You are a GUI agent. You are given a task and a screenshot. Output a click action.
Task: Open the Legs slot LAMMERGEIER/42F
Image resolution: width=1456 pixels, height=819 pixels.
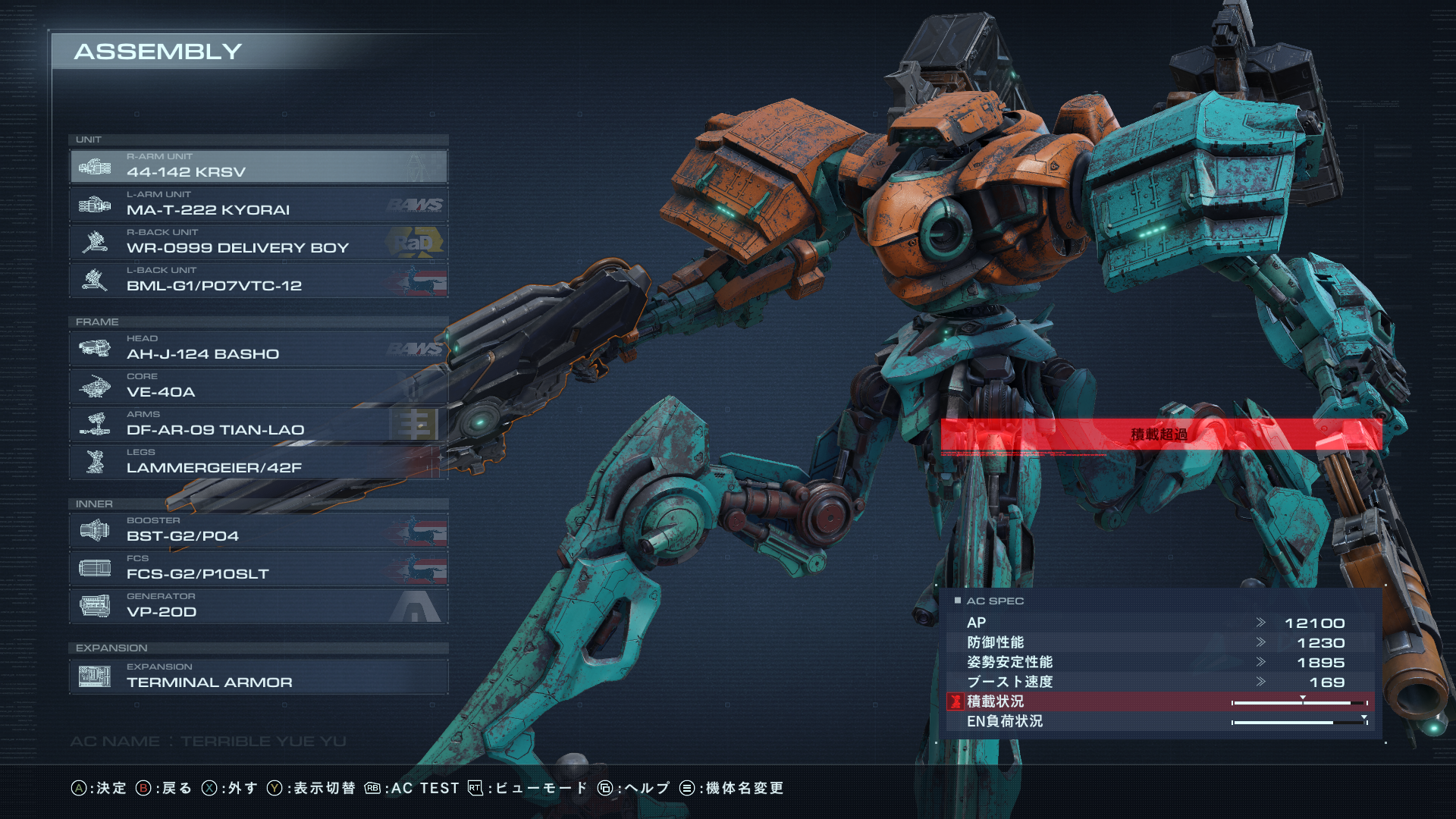click(258, 462)
